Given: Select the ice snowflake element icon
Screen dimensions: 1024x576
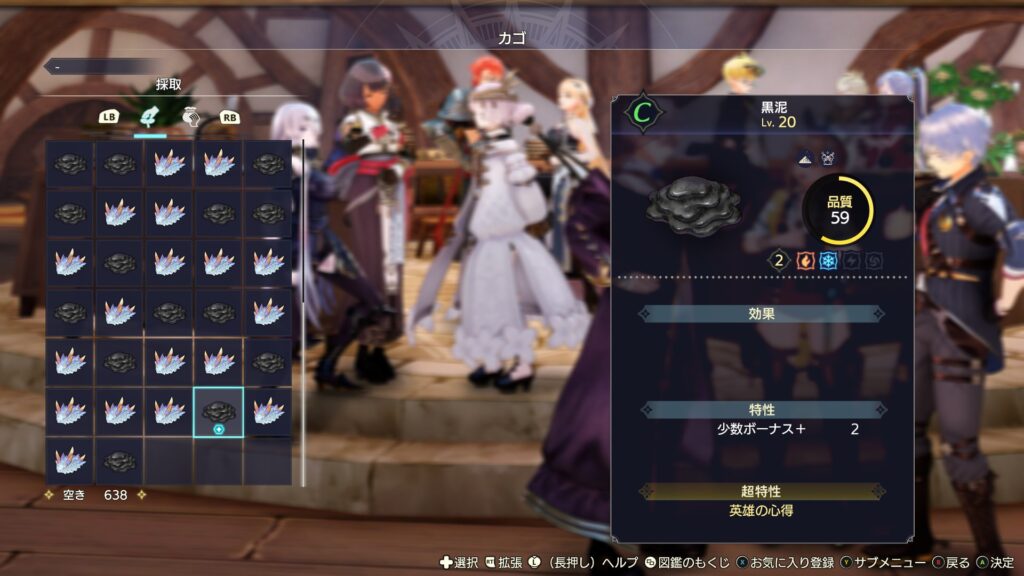Looking at the screenshot, I should (828, 260).
